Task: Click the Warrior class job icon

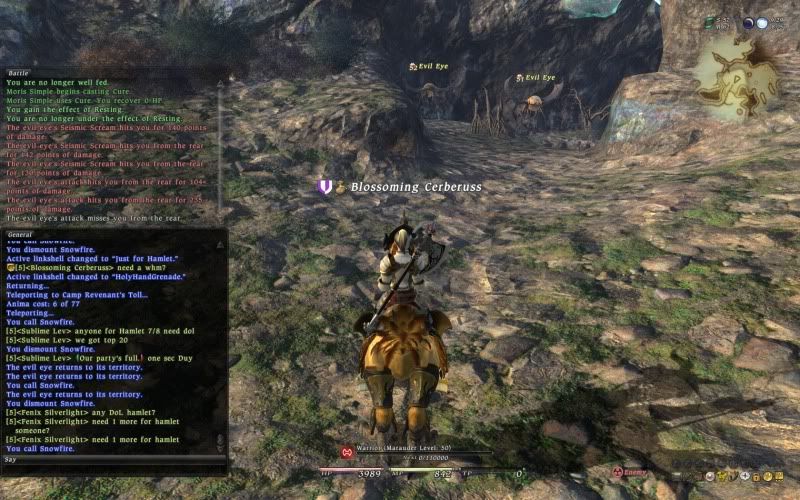Action: pos(348,450)
